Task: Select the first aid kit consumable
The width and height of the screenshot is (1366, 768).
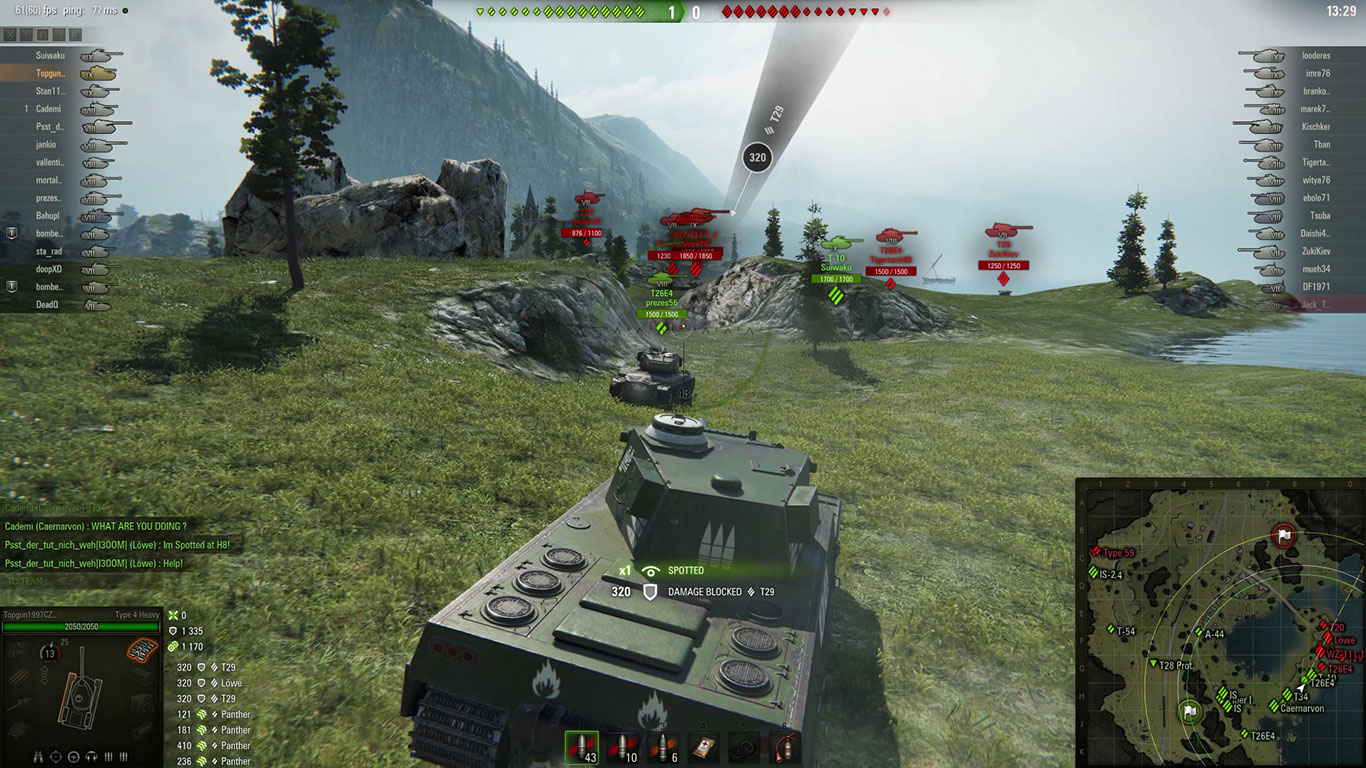Action: pos(704,747)
